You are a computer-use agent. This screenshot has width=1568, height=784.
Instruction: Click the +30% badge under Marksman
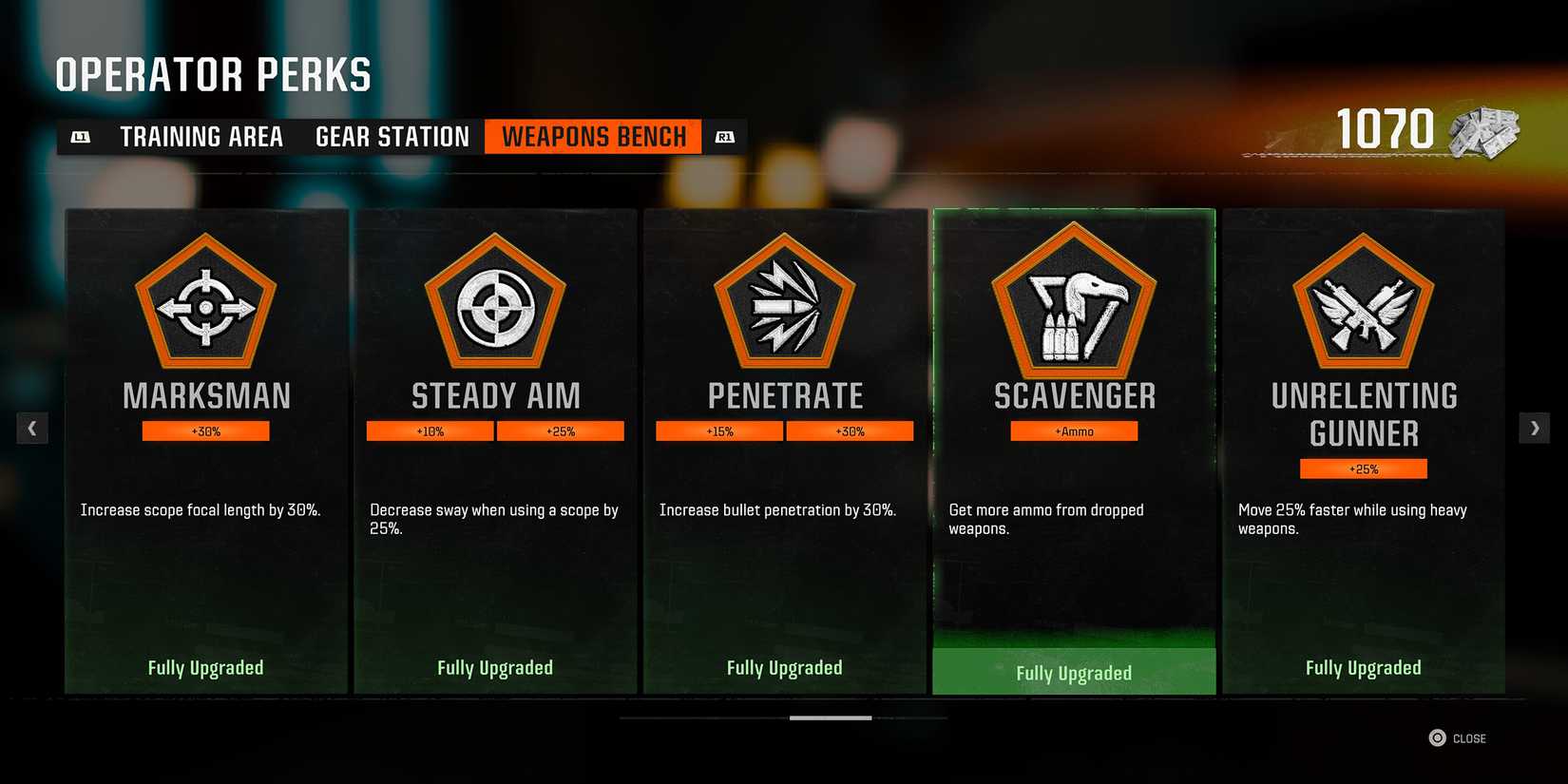[205, 430]
